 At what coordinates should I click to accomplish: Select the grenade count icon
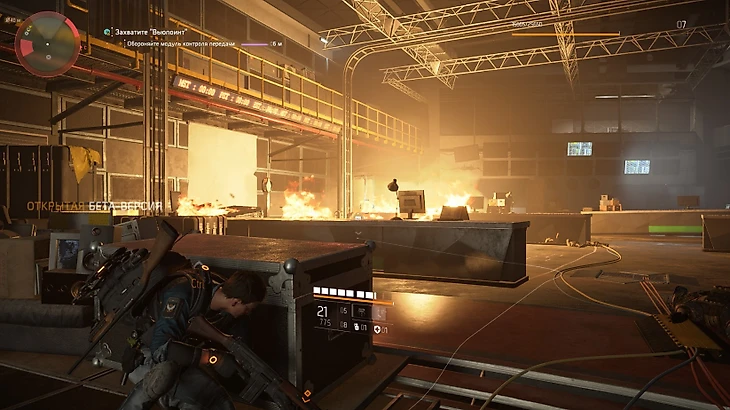pos(357,327)
